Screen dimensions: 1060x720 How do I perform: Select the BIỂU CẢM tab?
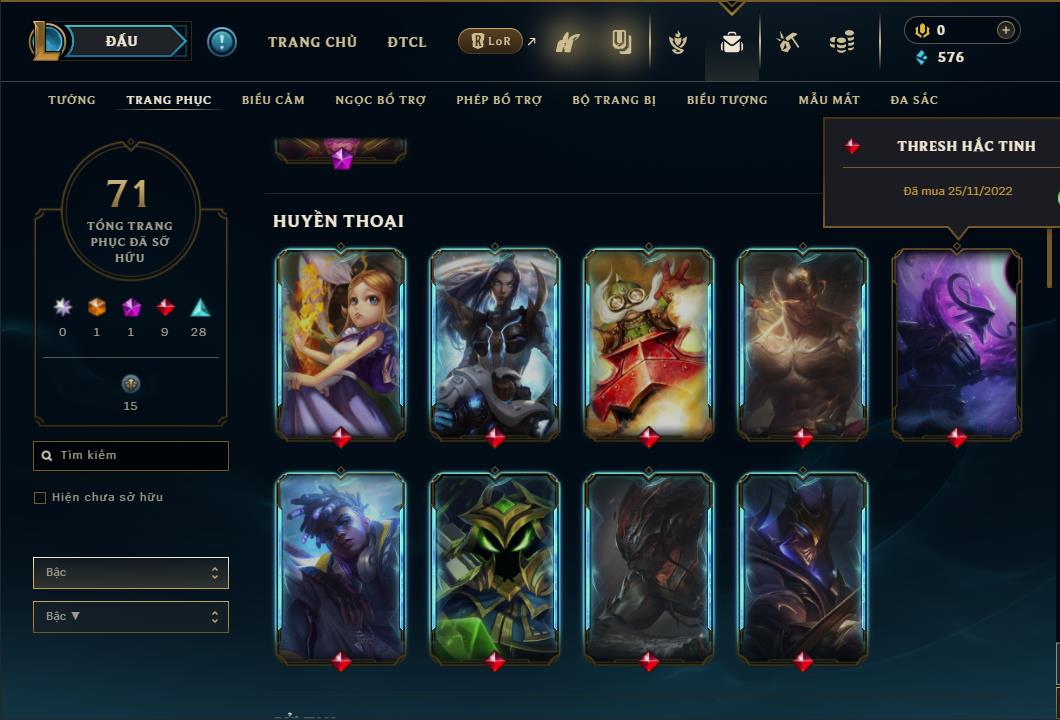click(x=273, y=100)
